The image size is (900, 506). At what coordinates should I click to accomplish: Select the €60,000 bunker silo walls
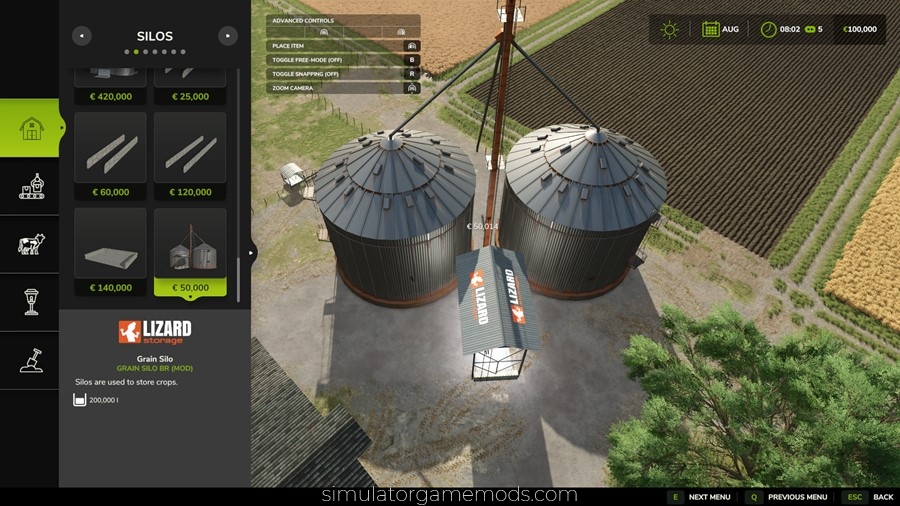tap(110, 155)
